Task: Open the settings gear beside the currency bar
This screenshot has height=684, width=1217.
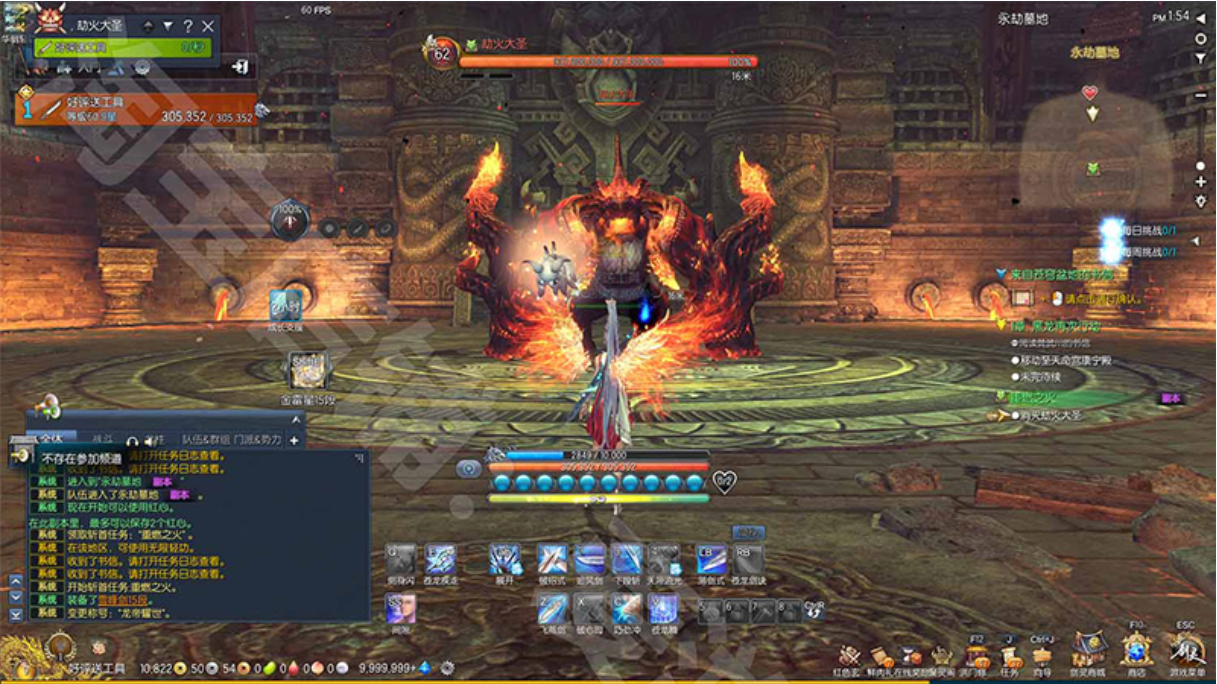Action: tap(447, 667)
